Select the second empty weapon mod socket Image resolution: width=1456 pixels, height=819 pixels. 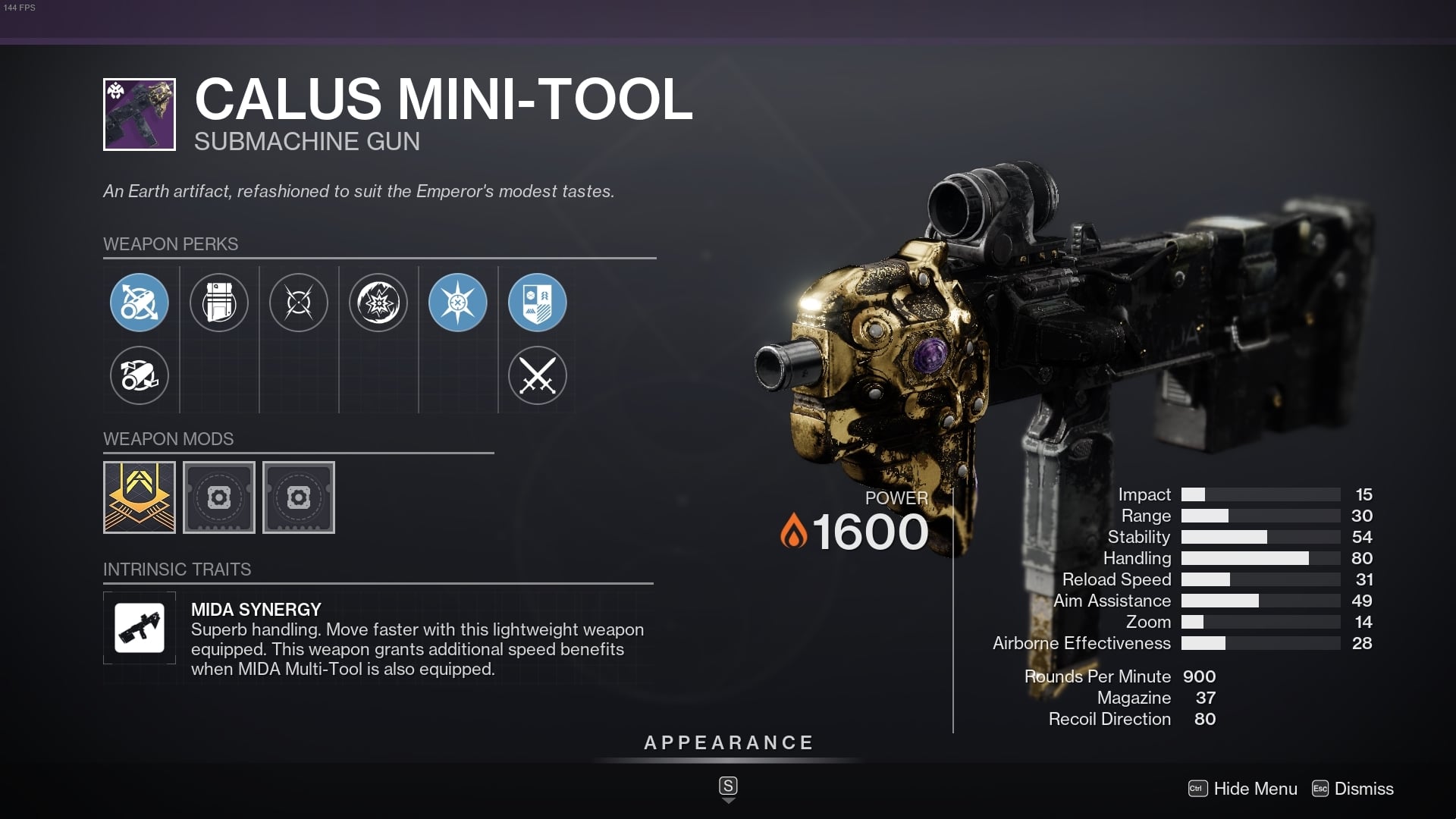pyautogui.click(x=299, y=497)
